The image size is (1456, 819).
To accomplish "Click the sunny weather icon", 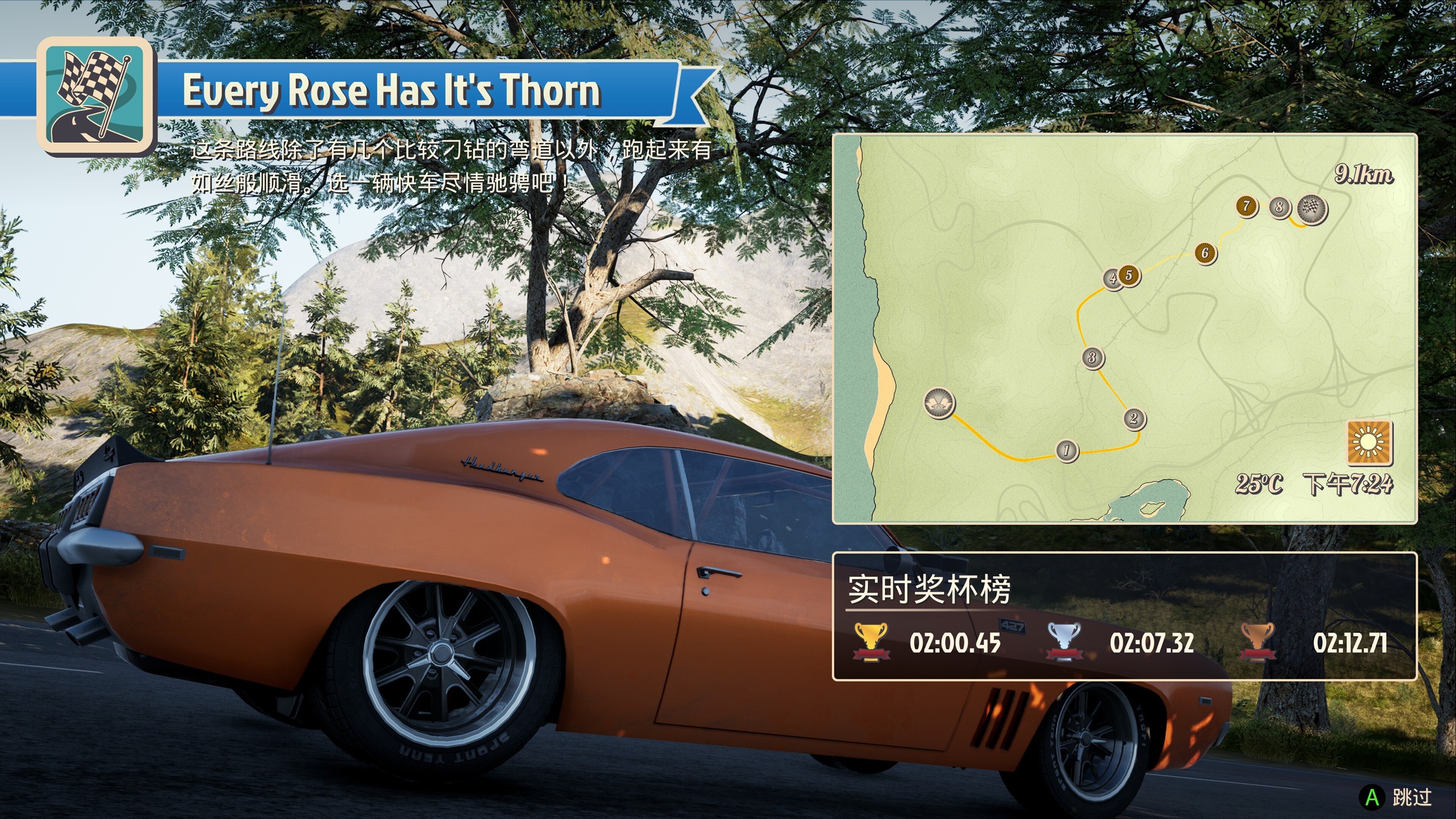I will pyautogui.click(x=1370, y=442).
